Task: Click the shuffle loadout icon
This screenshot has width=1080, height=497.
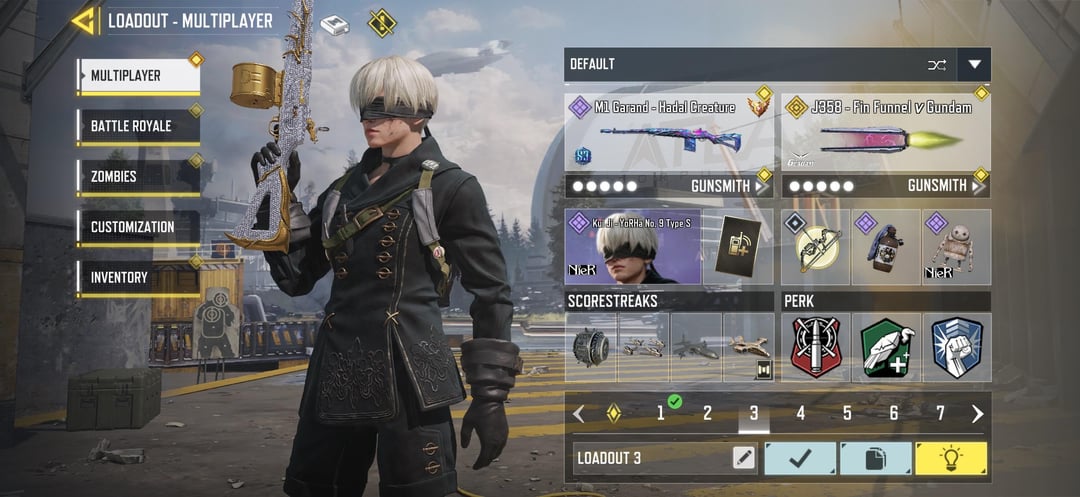Action: coord(936,65)
